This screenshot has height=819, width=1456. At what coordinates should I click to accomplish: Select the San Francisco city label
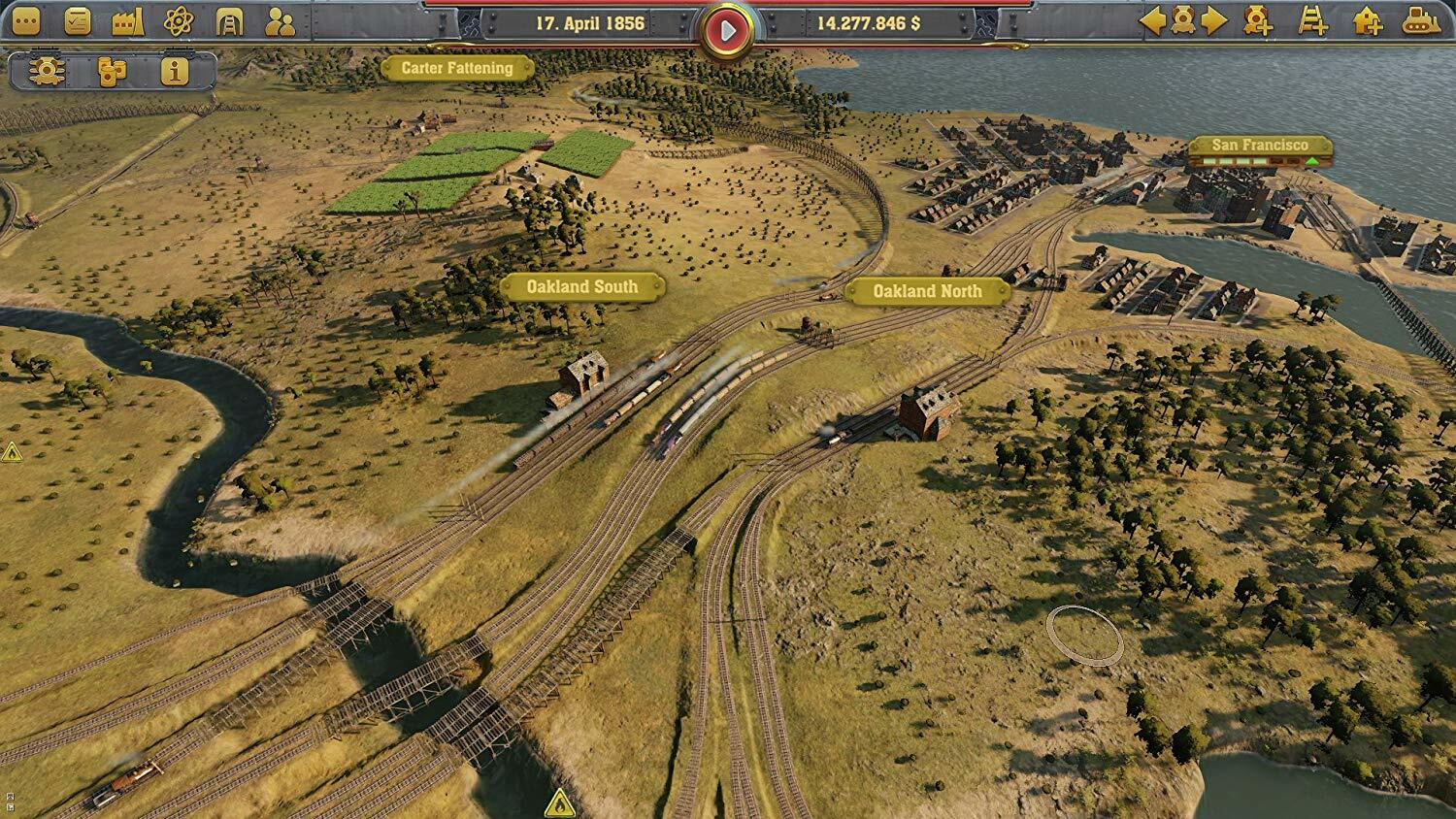pos(1260,146)
